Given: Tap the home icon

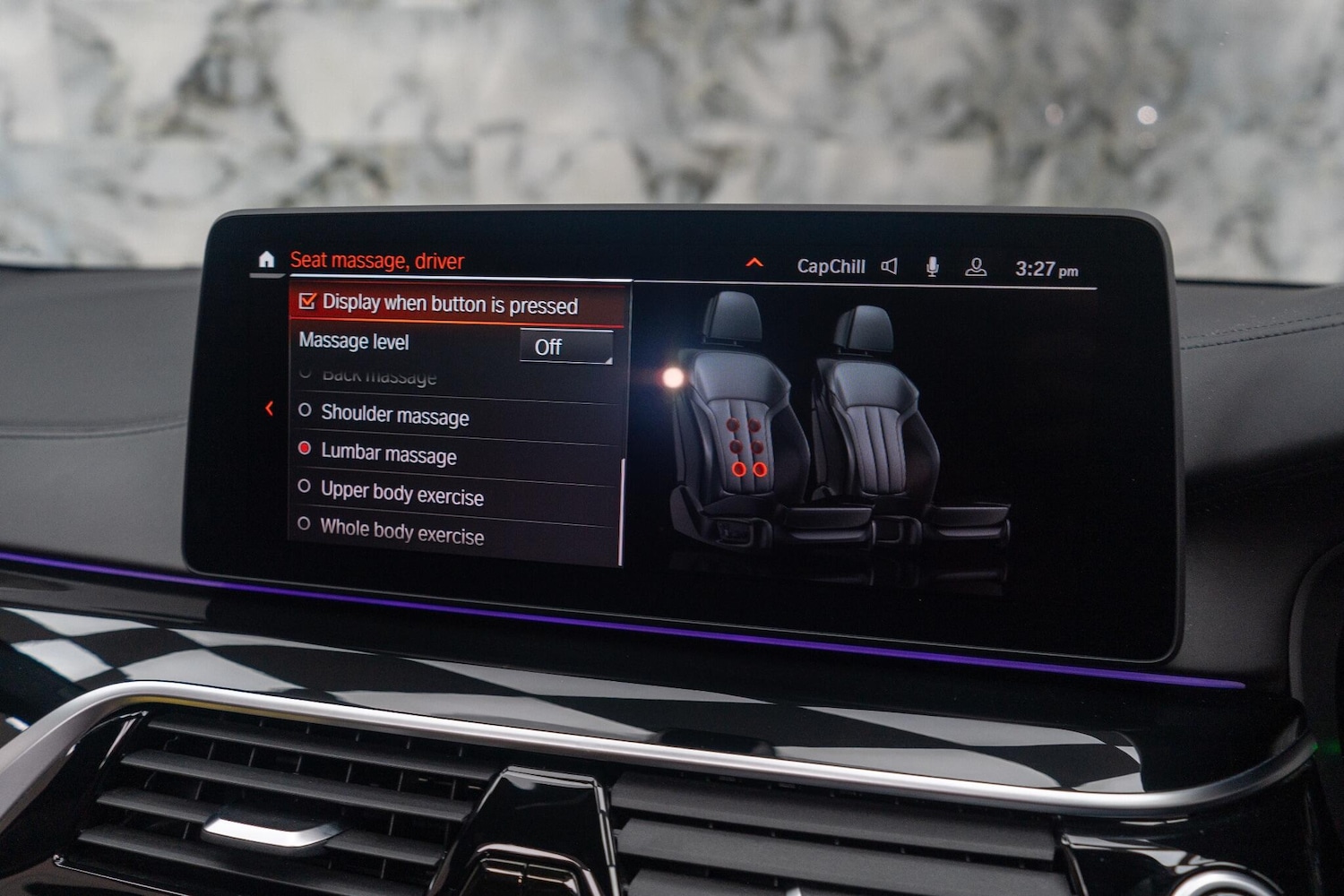Looking at the screenshot, I should (266, 259).
